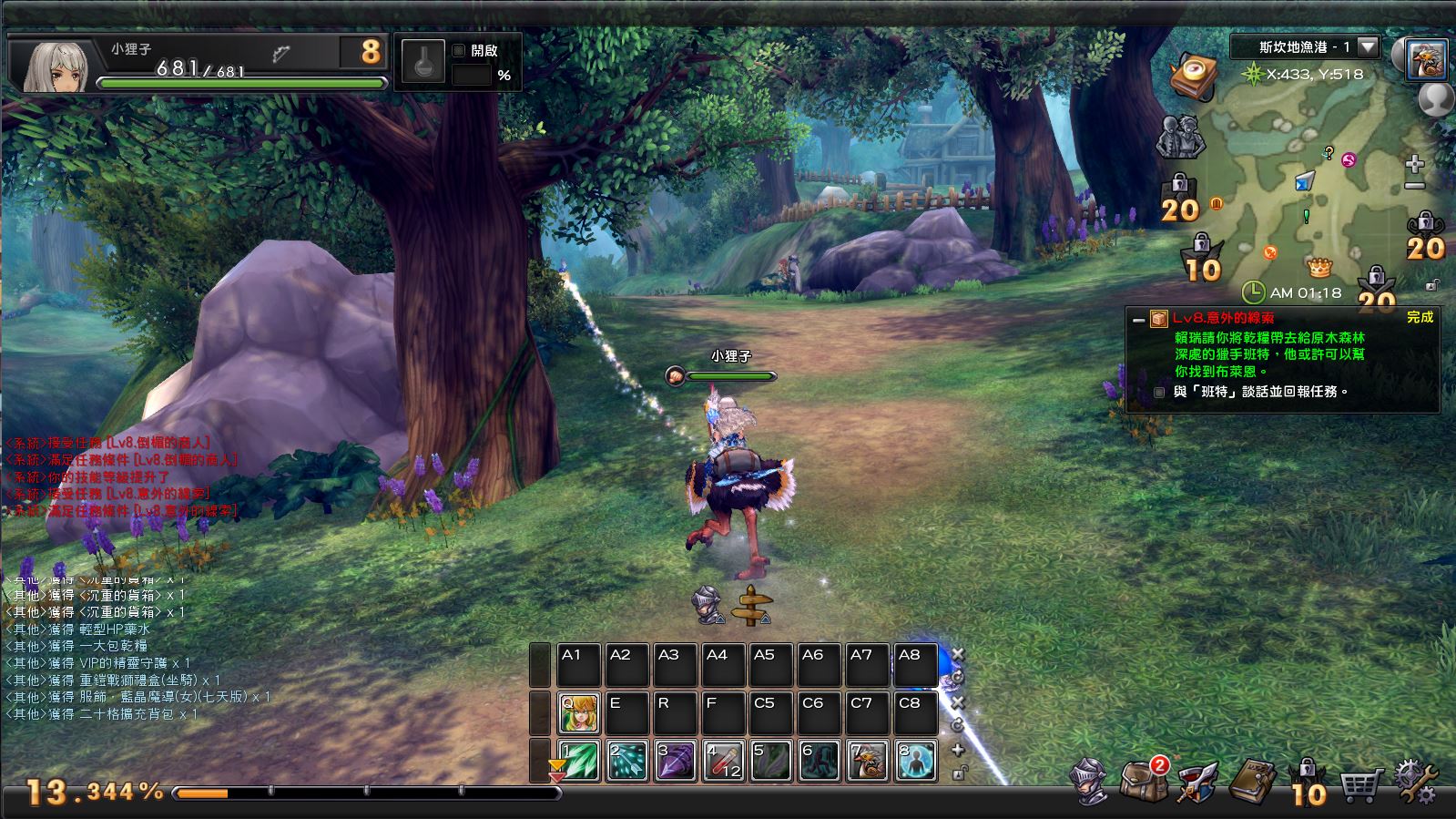1456x819 pixels.
Task: Open the shopping cart item mall
Action: (1363, 782)
